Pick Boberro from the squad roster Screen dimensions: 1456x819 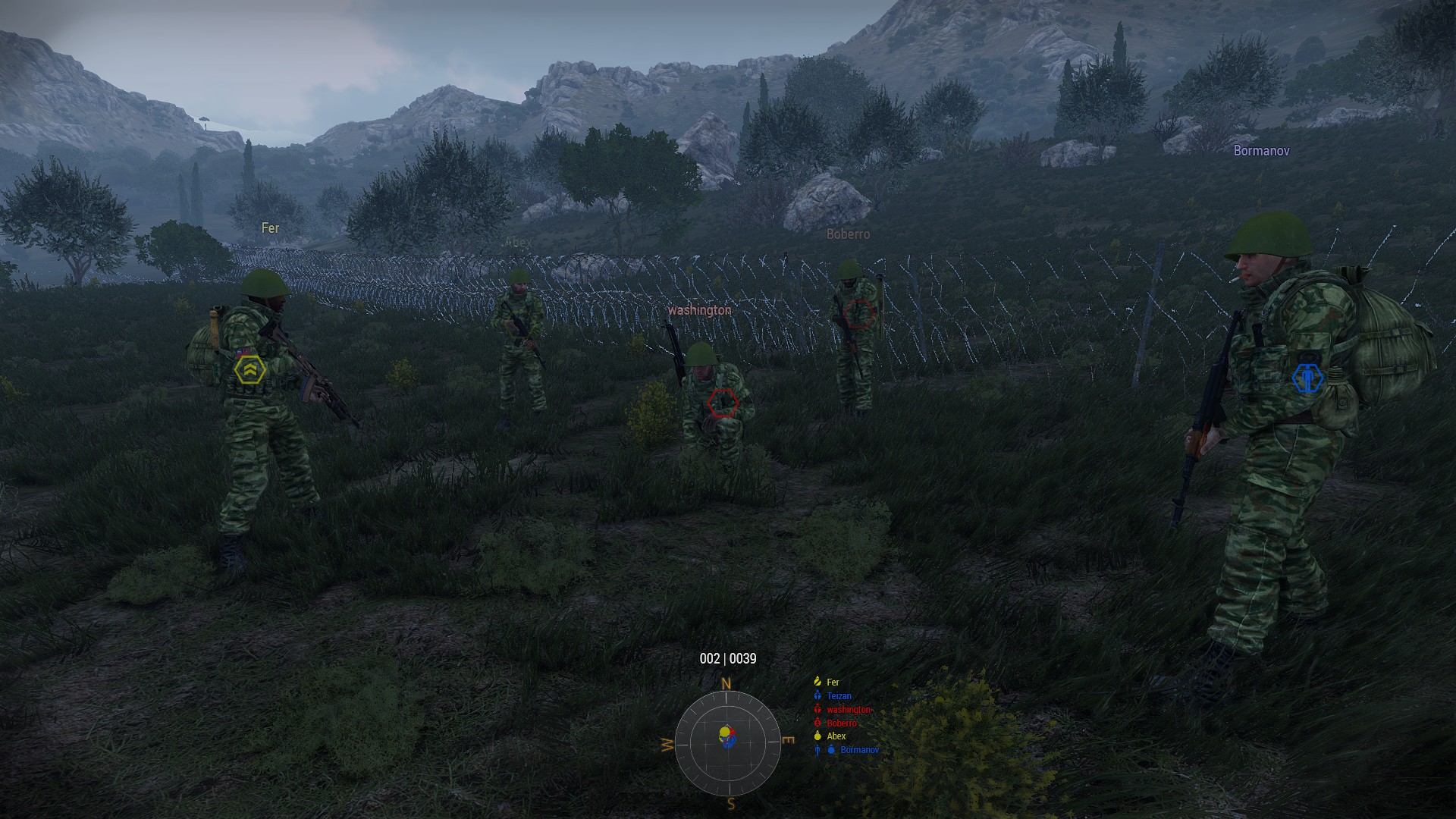(x=841, y=723)
